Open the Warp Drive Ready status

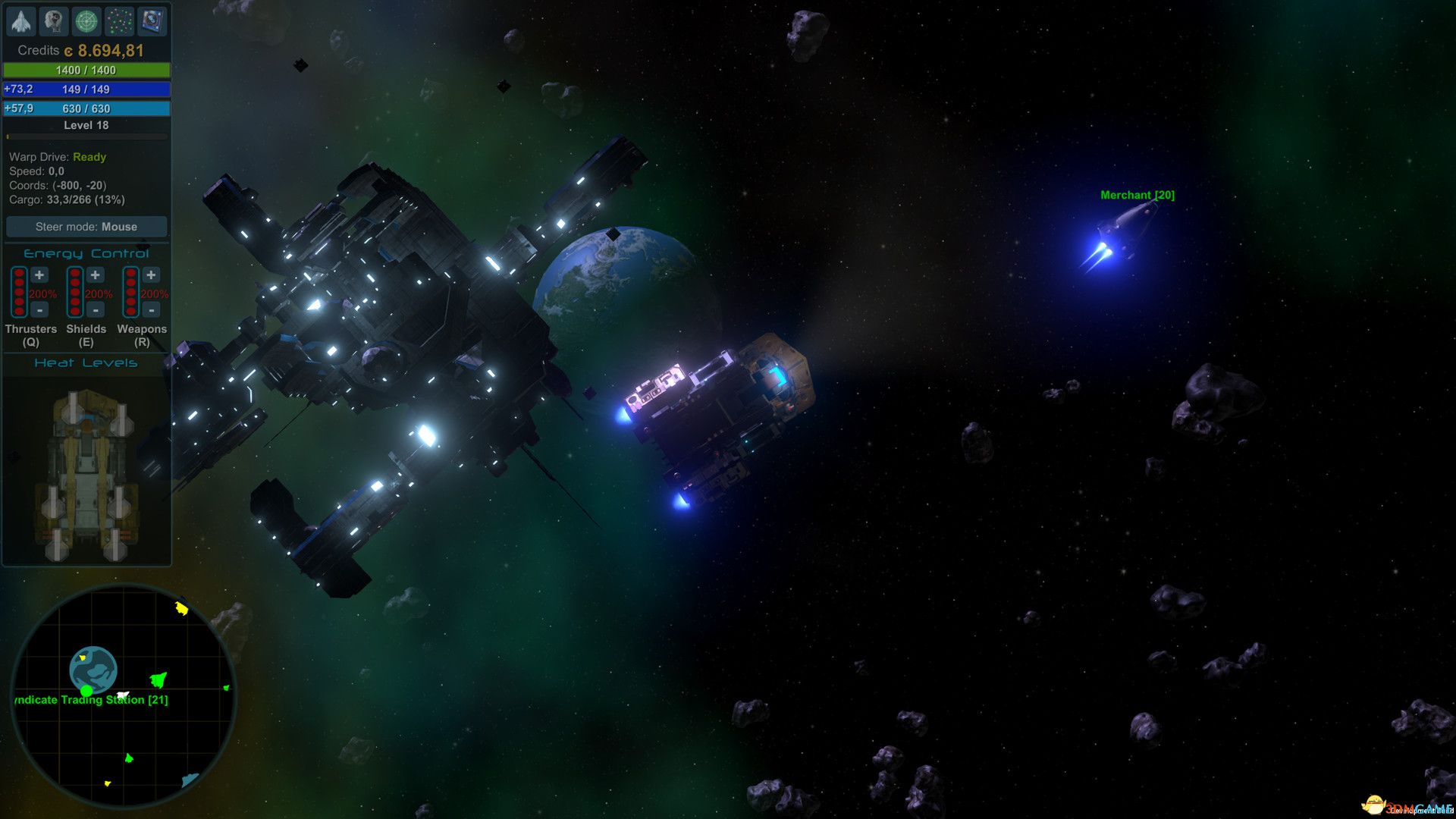pyautogui.click(x=56, y=157)
